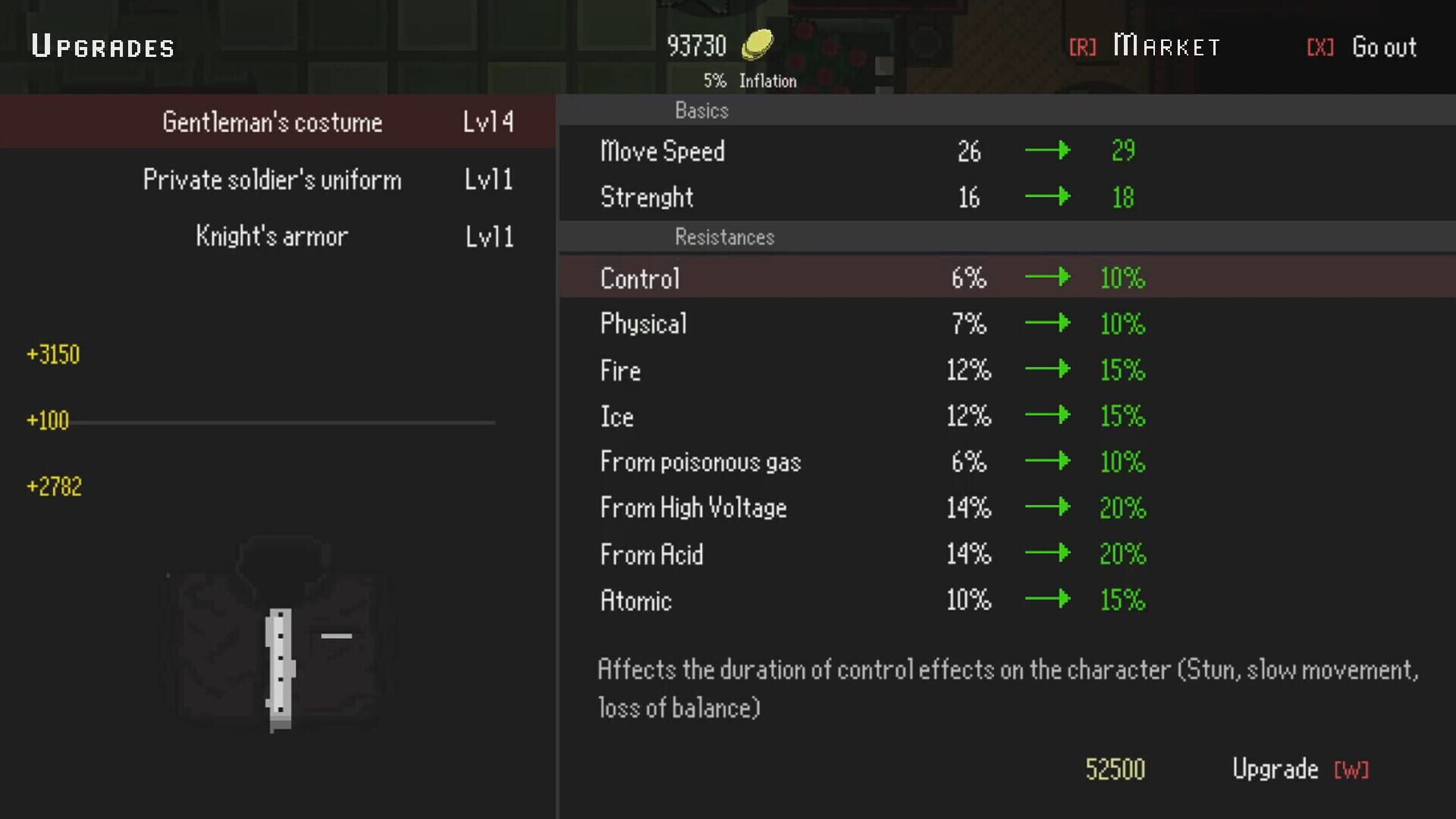The height and width of the screenshot is (819, 1456).
Task: Click the arrow next to Control resistance
Action: [x=1048, y=278]
